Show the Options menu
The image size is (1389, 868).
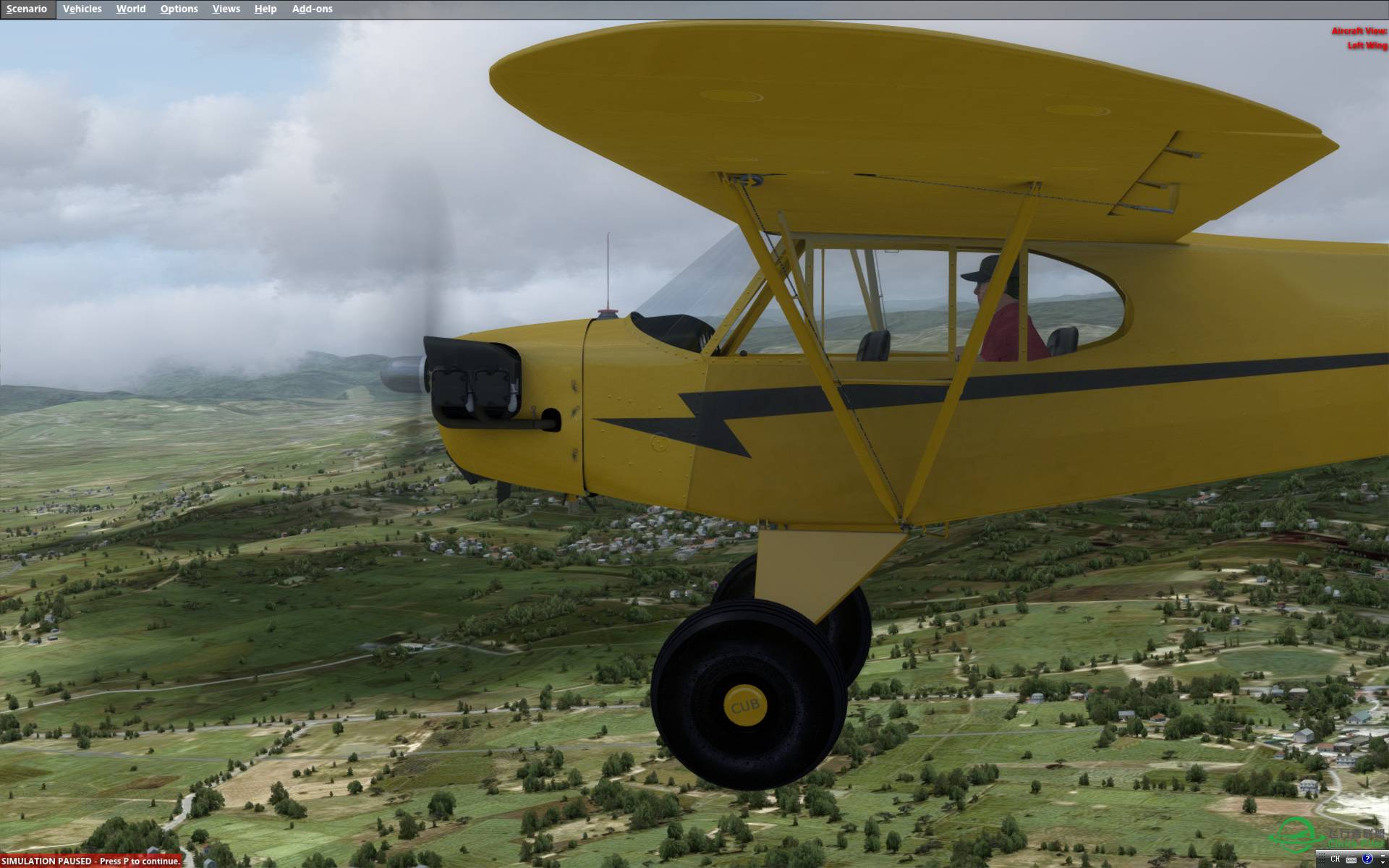coord(179,9)
